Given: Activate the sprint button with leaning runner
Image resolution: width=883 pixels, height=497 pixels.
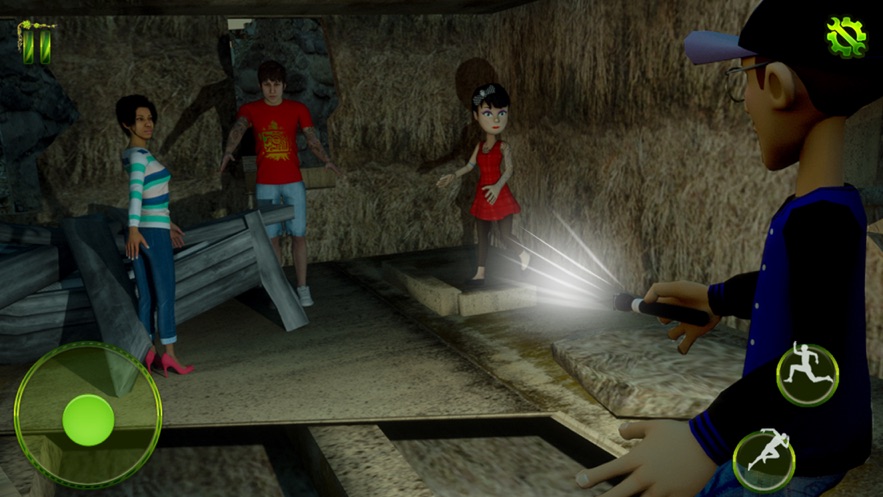Looking at the screenshot, I should [x=764, y=460].
